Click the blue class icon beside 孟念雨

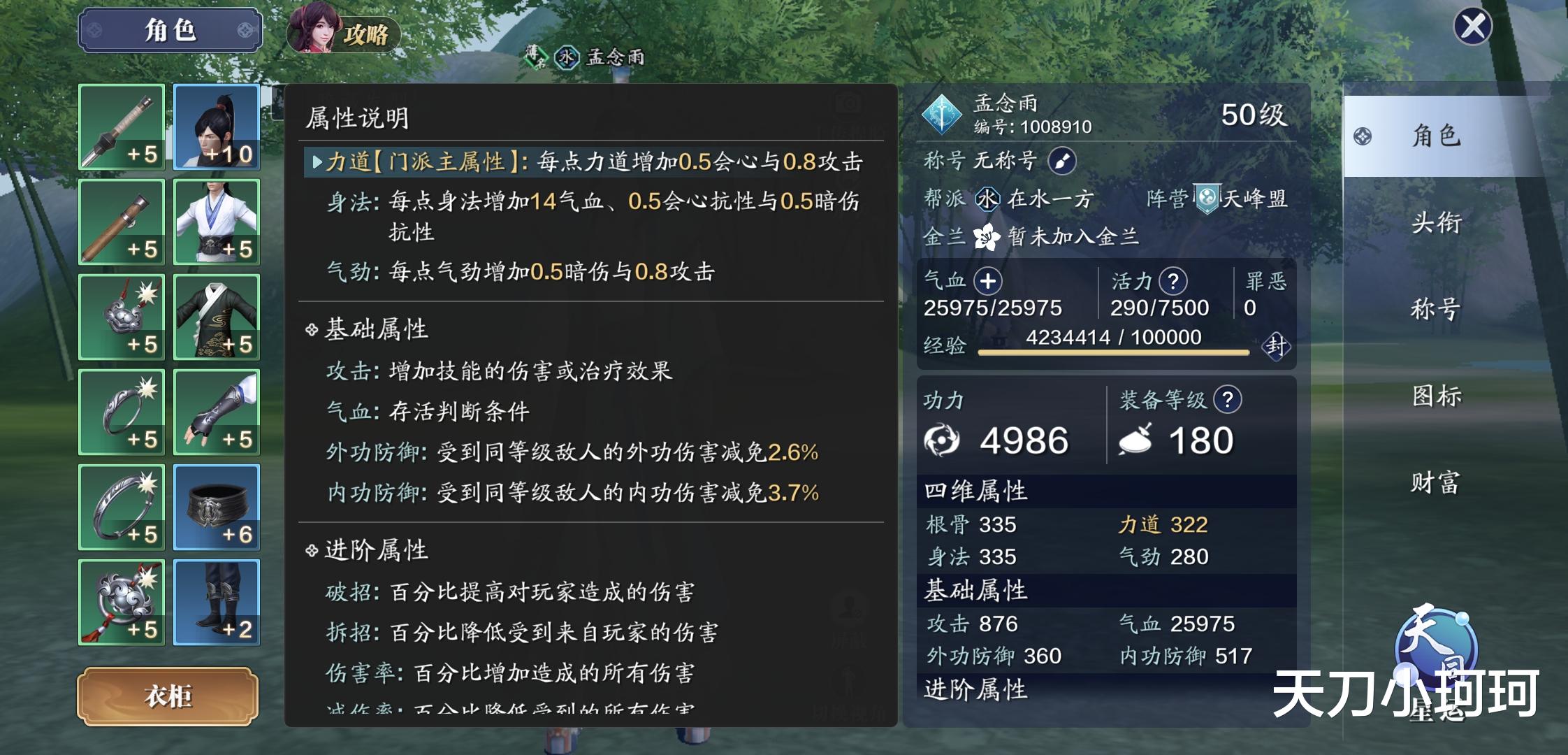tap(943, 113)
